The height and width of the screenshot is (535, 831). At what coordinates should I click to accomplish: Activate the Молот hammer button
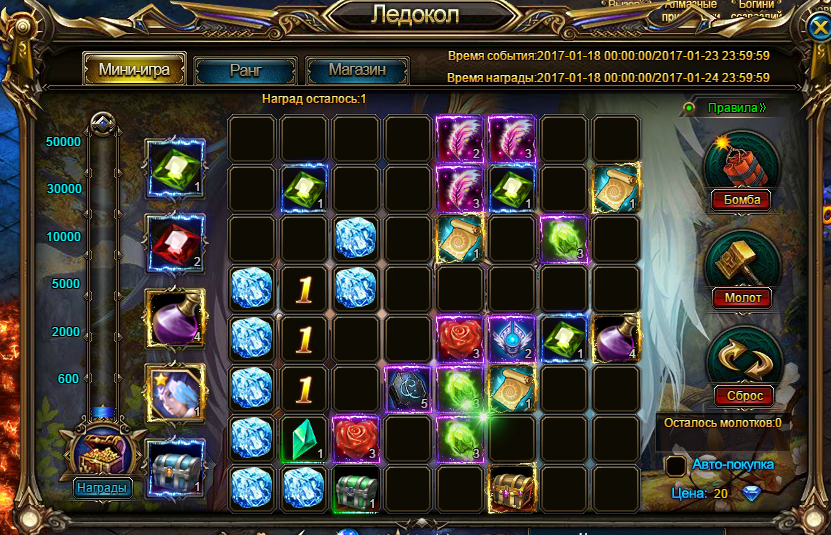tap(742, 297)
